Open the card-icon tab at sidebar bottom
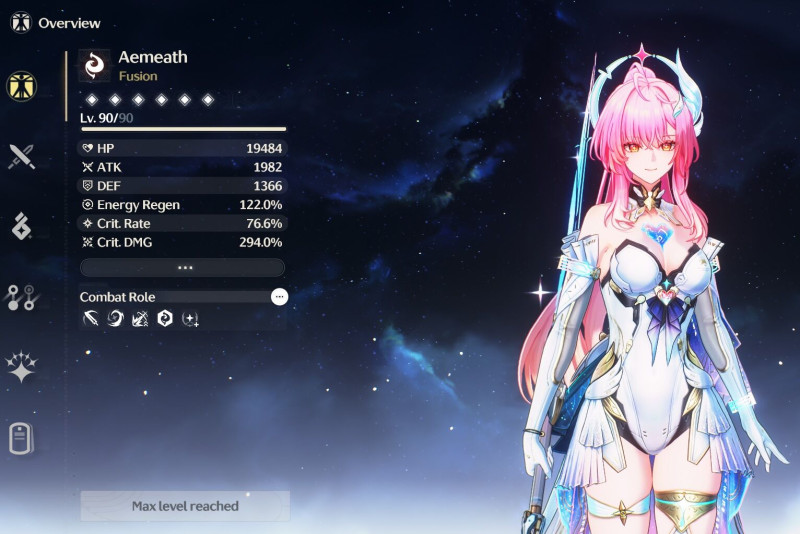 tap(21, 438)
